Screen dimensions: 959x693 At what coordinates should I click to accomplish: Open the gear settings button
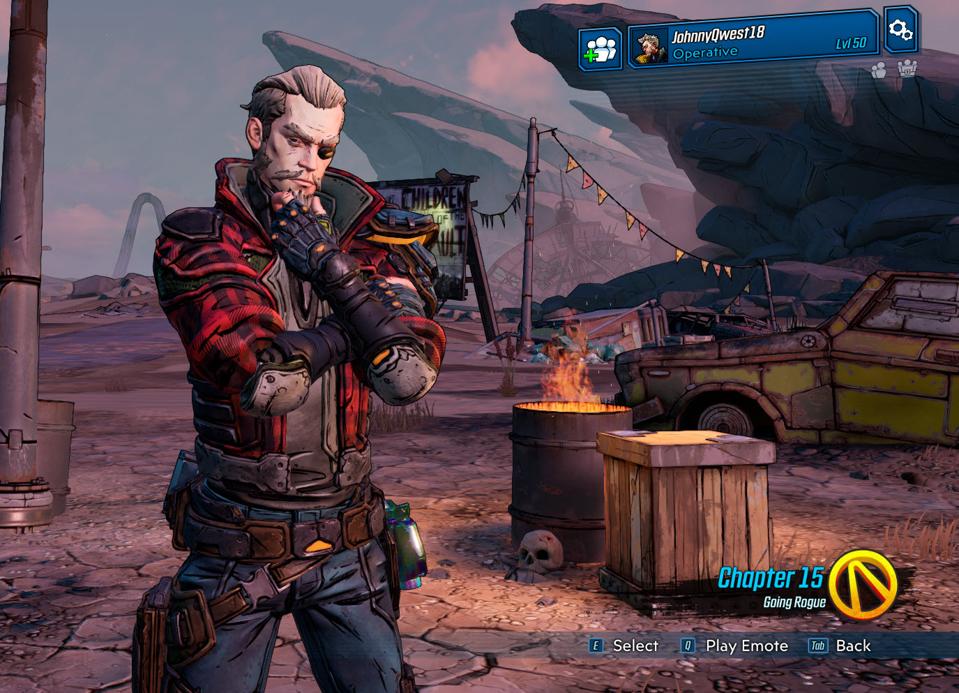click(x=900, y=29)
